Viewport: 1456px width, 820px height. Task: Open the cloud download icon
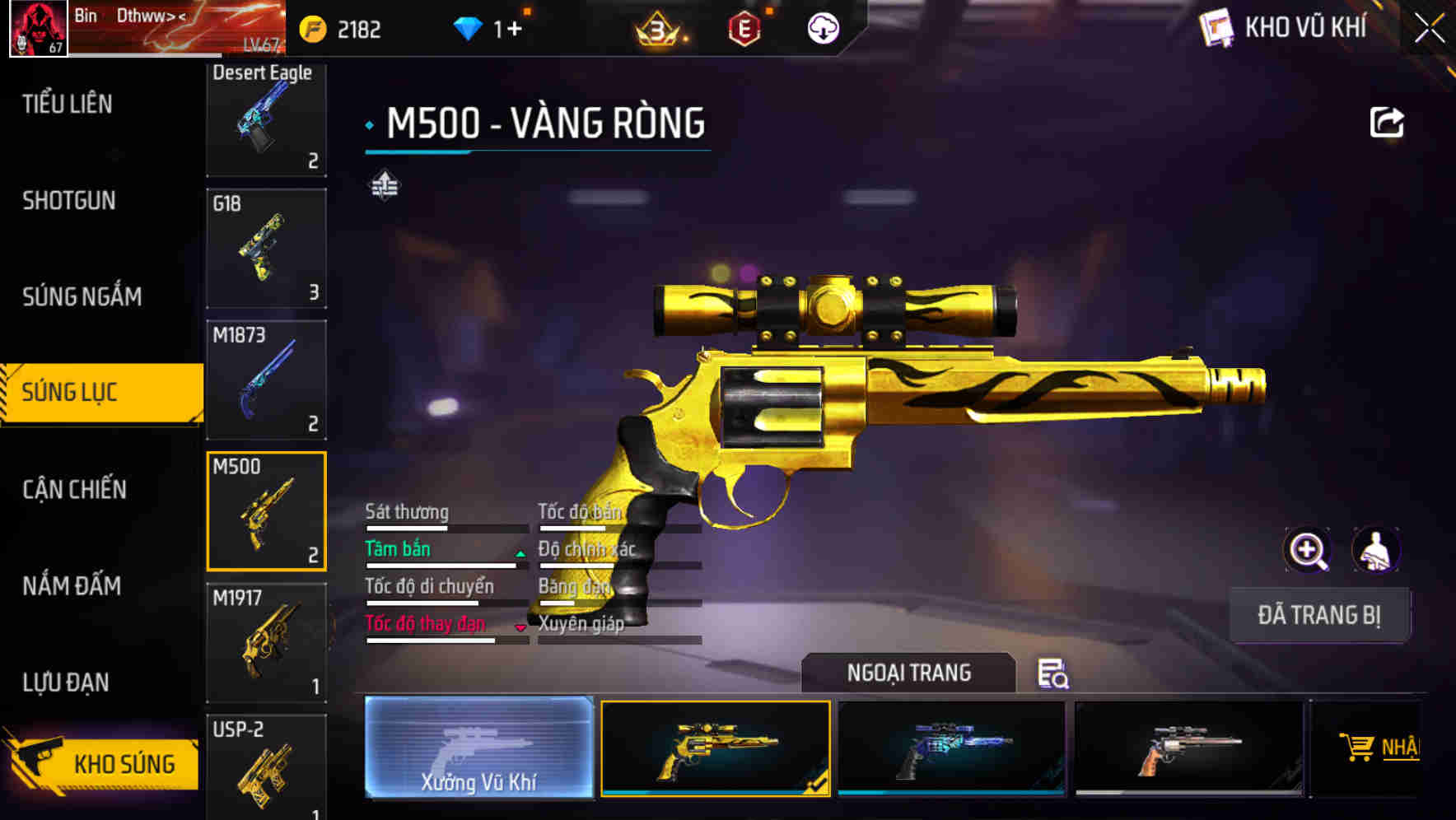tap(822, 29)
